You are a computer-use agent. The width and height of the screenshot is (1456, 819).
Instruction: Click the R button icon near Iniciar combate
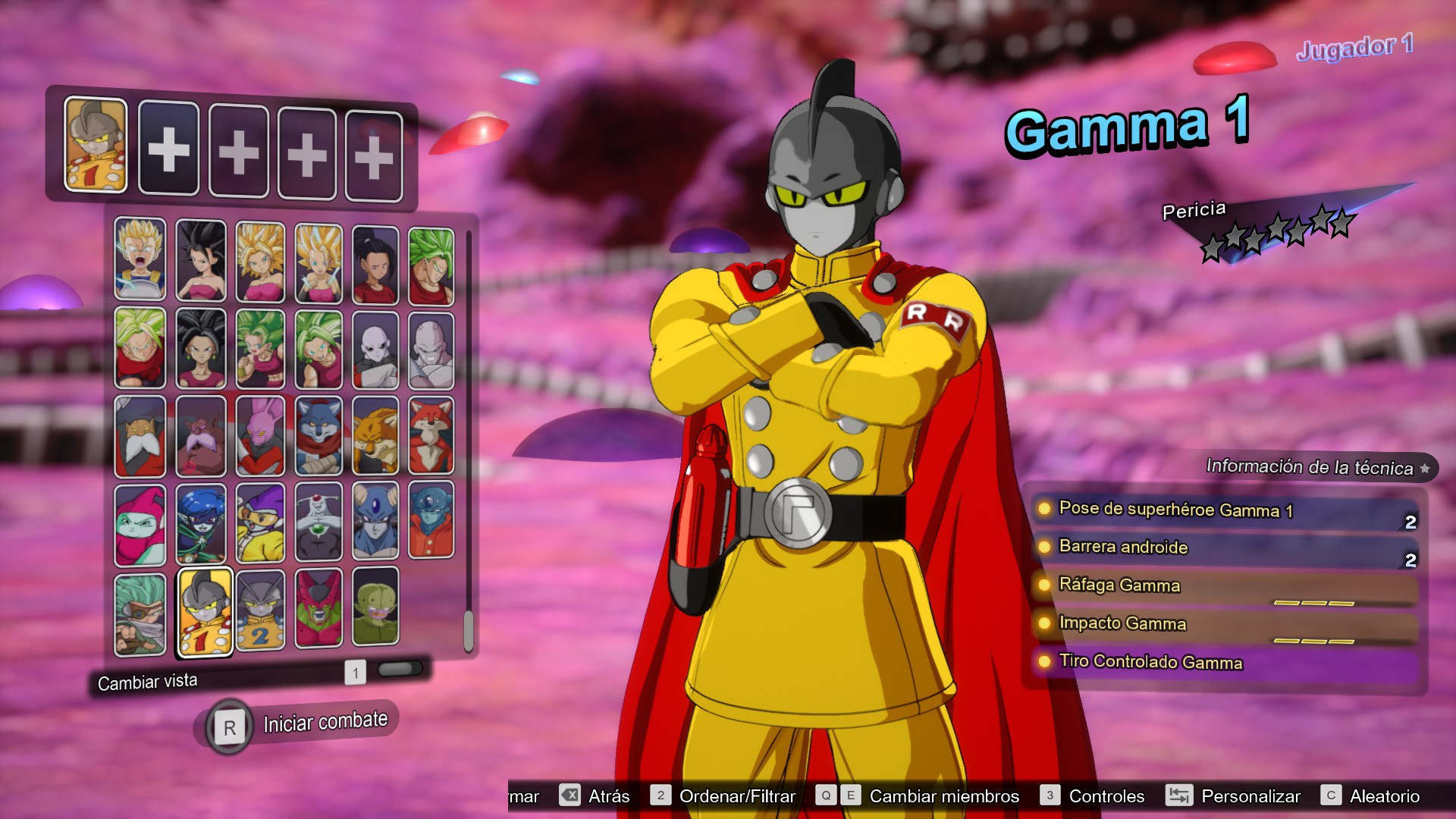pyautogui.click(x=230, y=726)
